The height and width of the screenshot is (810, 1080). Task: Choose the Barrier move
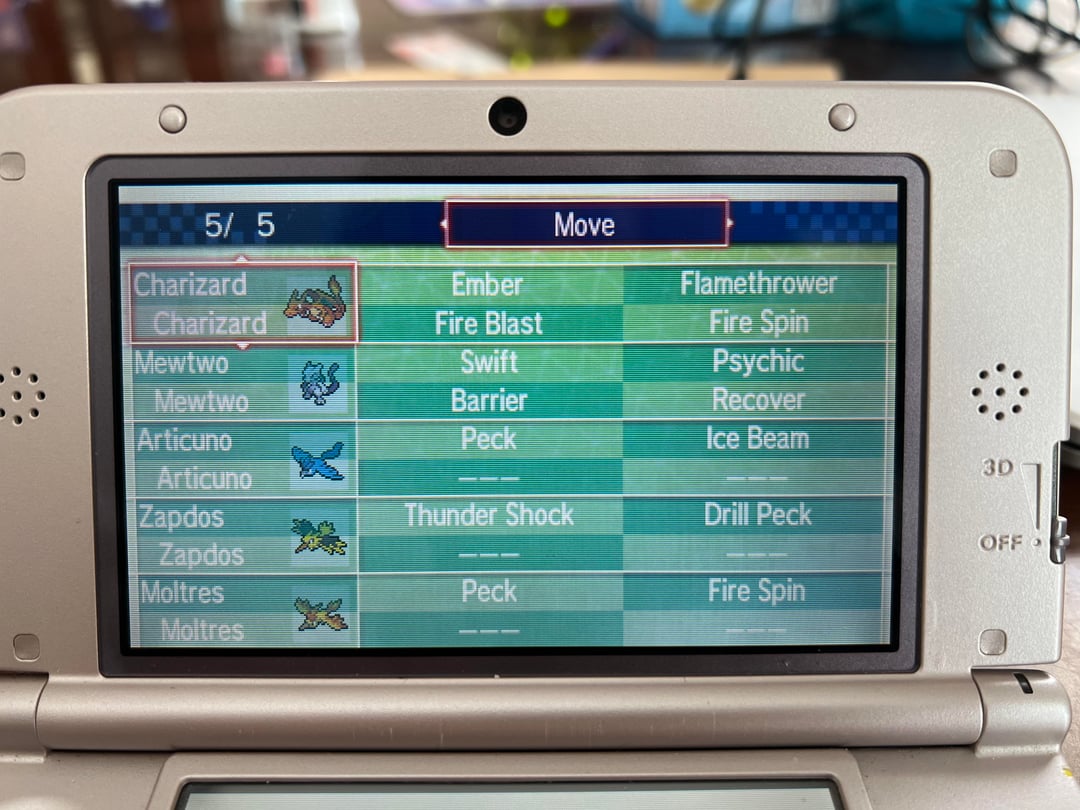click(489, 400)
